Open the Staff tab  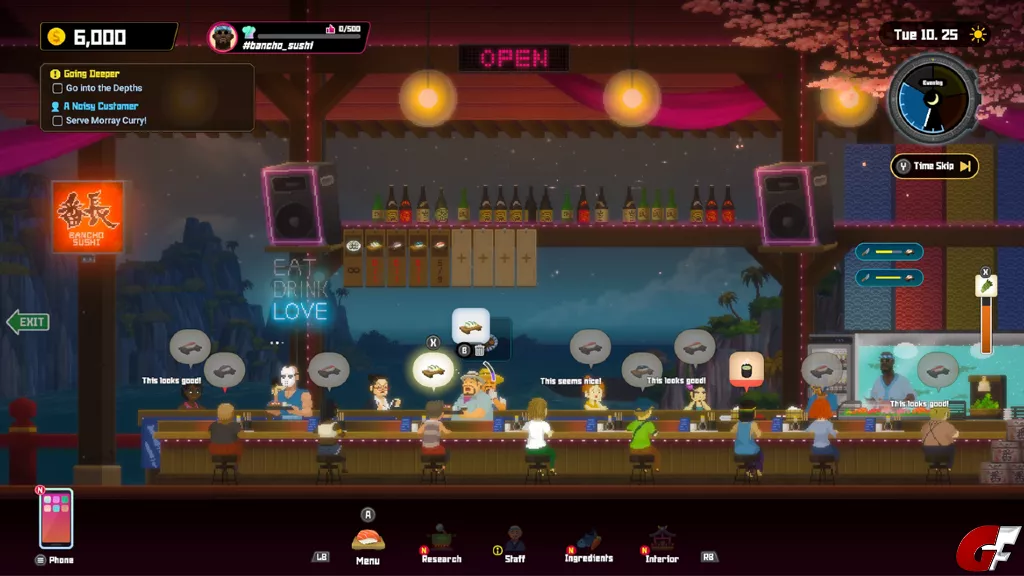[515, 543]
